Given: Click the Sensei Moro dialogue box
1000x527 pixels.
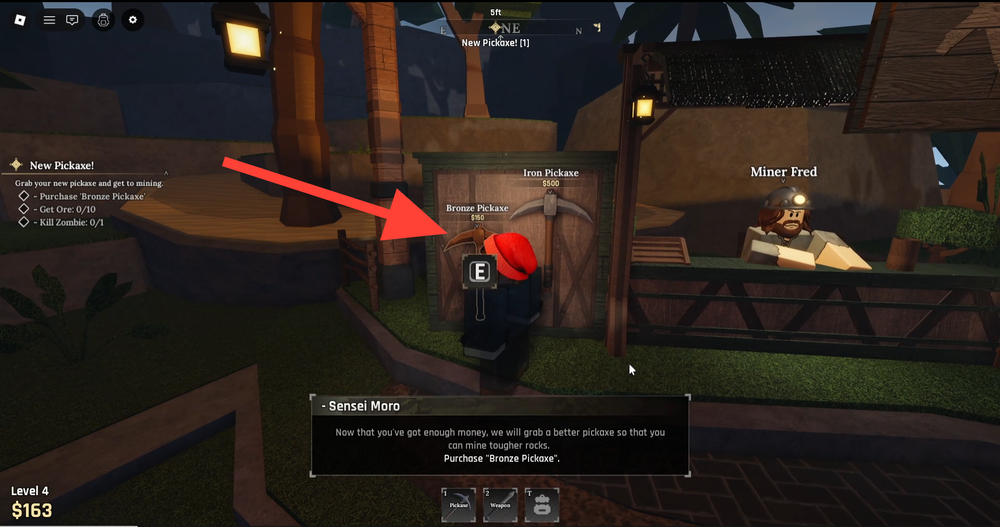Looking at the screenshot, I should [499, 437].
